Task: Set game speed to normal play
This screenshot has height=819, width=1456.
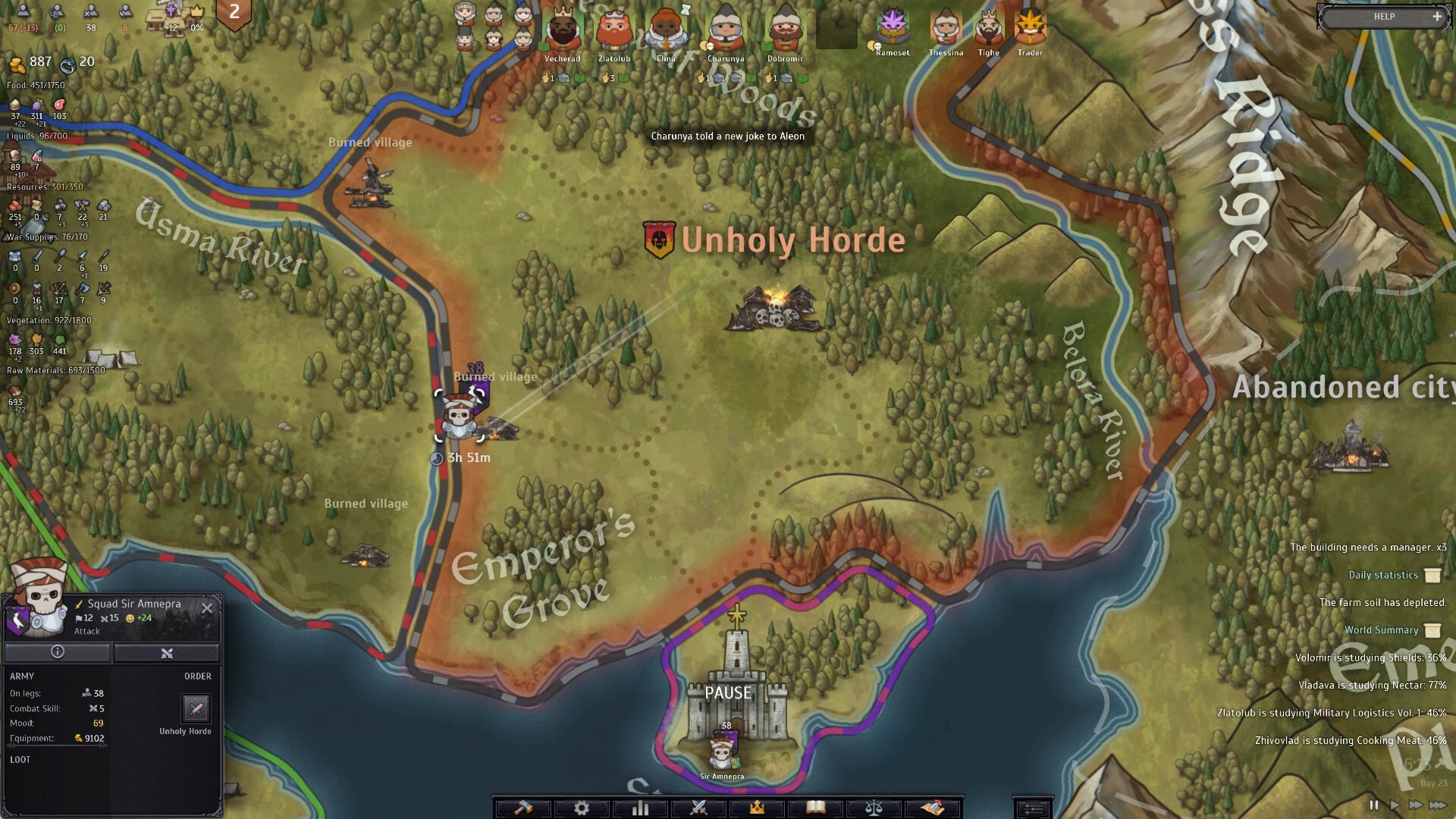Action: click(x=1395, y=805)
